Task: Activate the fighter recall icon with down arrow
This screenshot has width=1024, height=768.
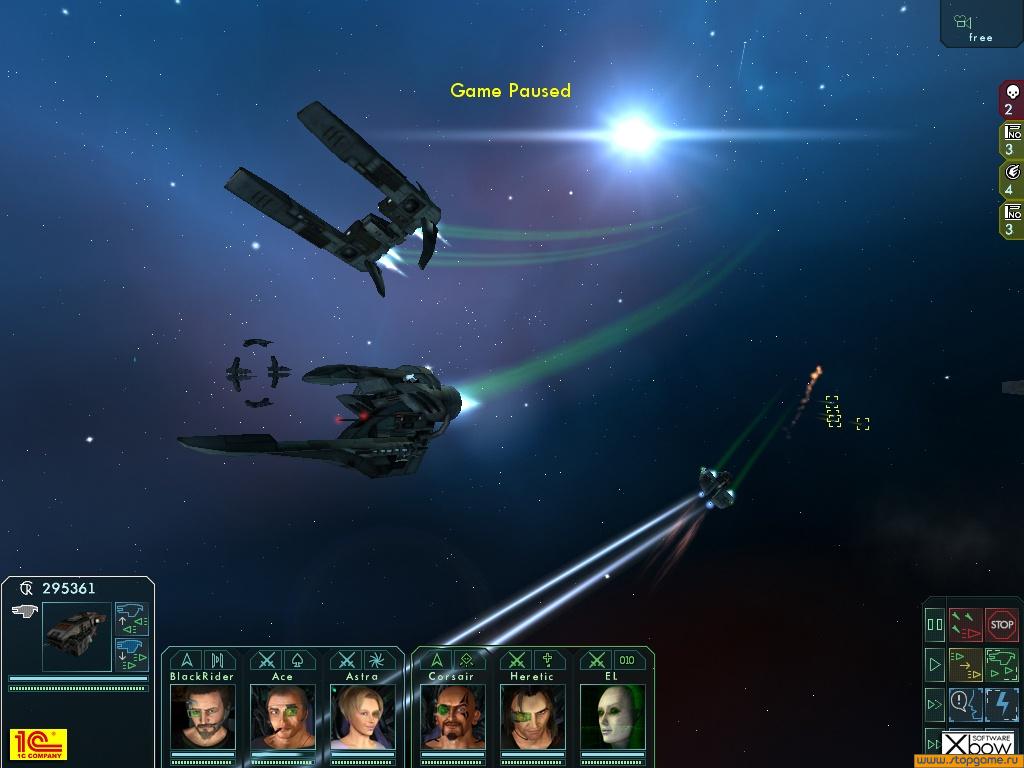Action: click(132, 655)
